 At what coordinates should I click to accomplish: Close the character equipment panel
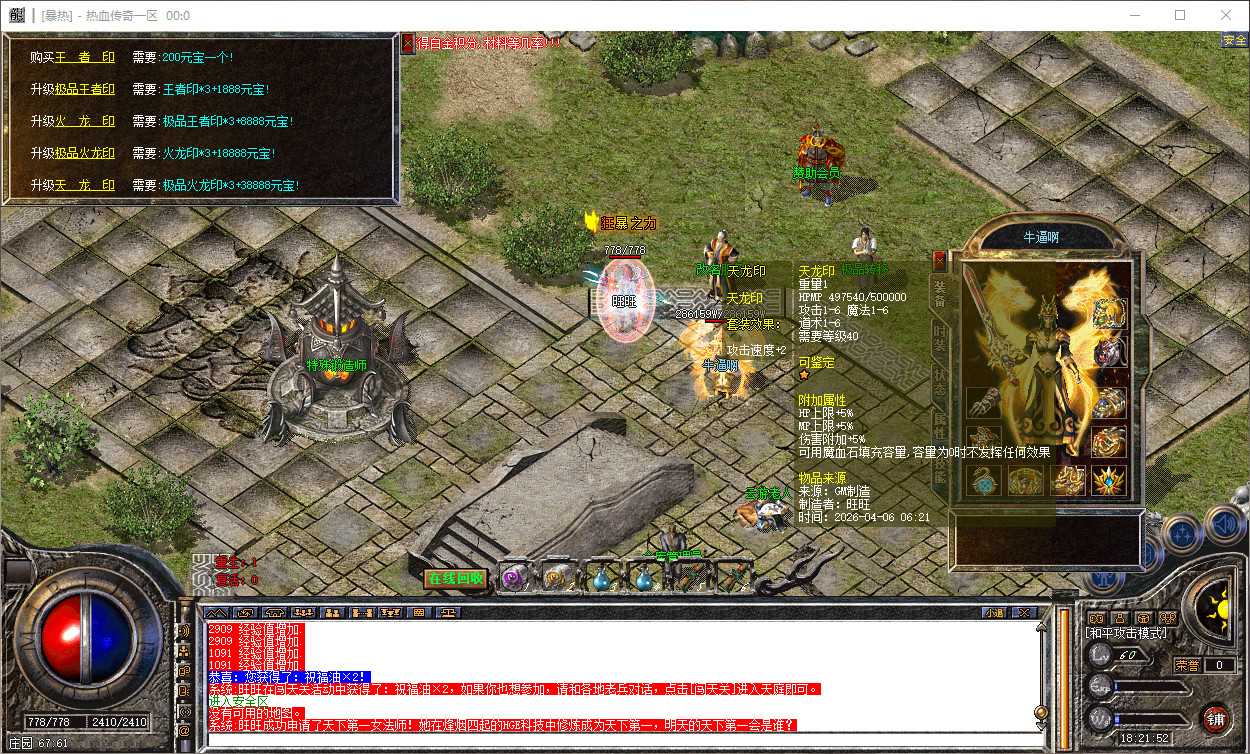point(939,262)
